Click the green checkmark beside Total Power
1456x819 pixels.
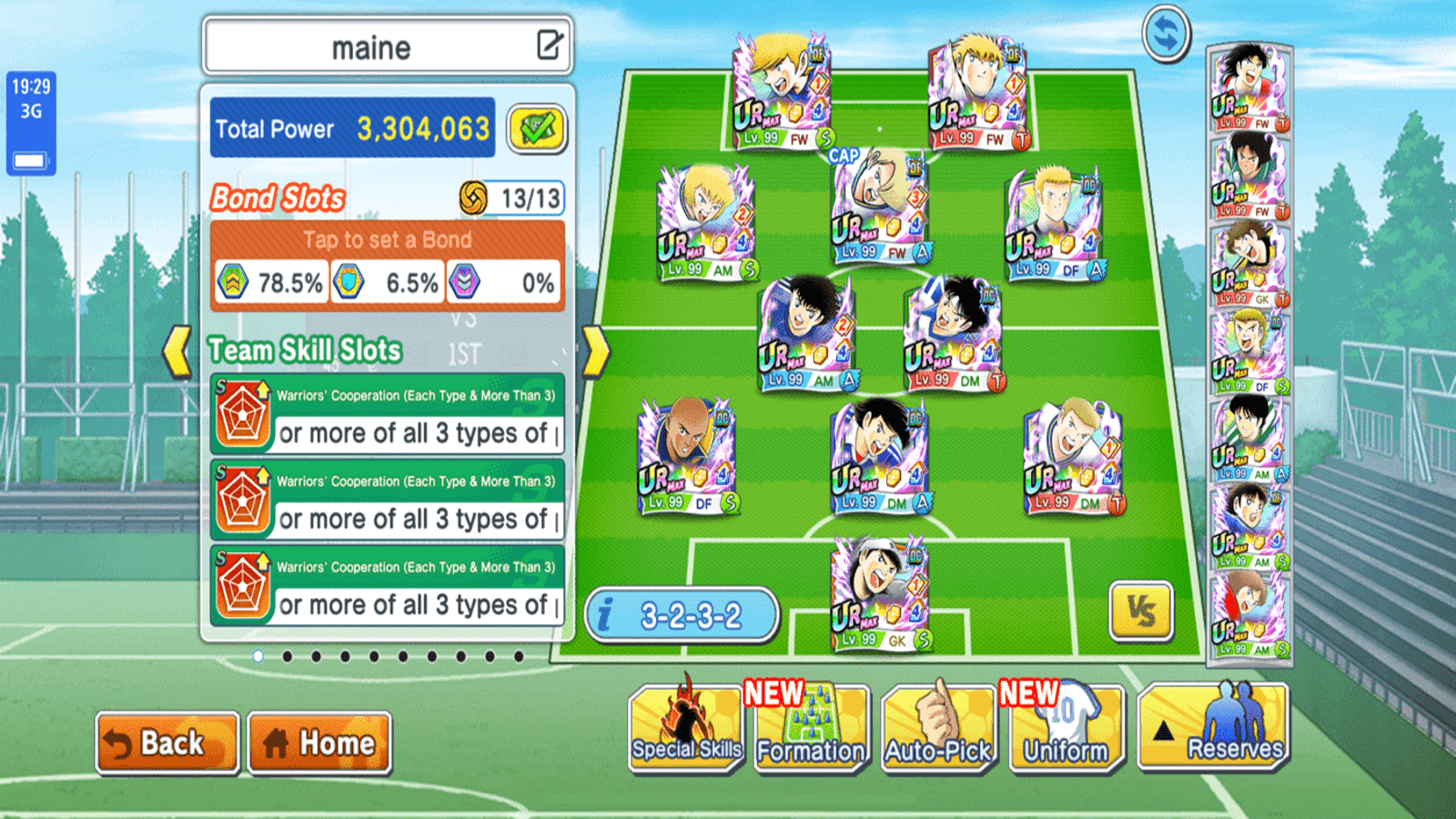pyautogui.click(x=537, y=128)
